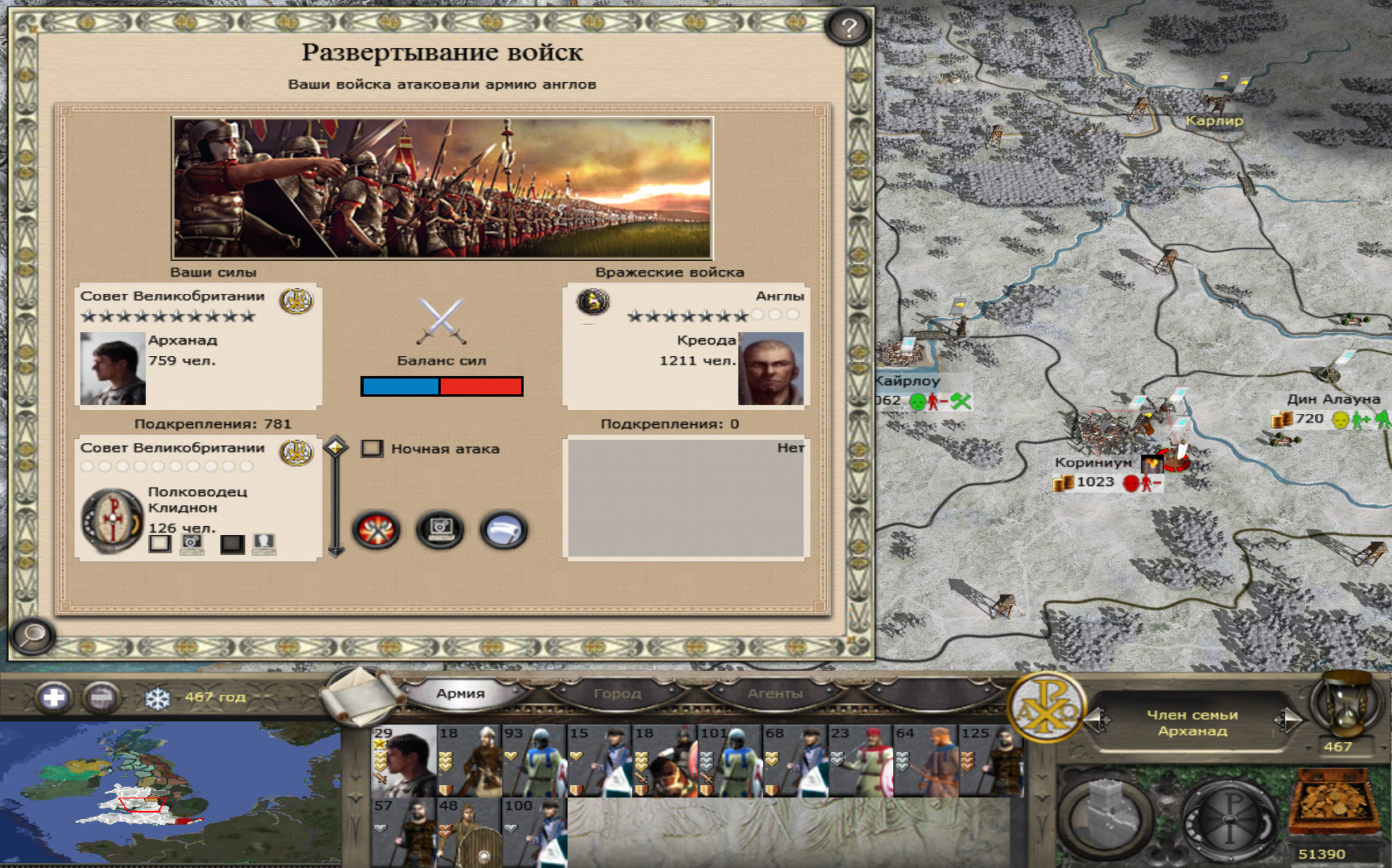Click the magnifying glass on the deployment scroll
This screenshot has height=868, width=1392.
33,636
